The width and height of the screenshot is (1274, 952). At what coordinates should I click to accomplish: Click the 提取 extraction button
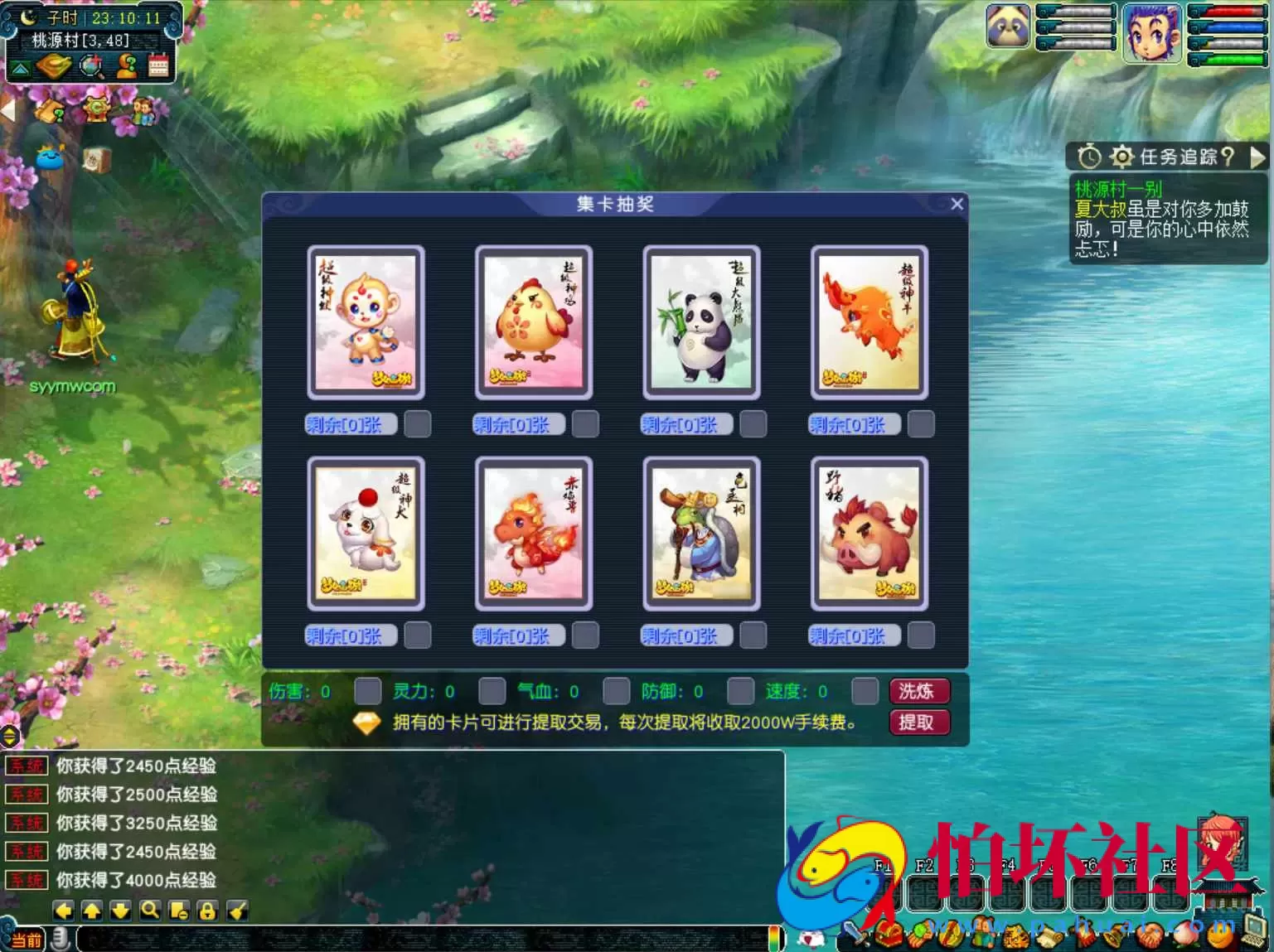918,722
